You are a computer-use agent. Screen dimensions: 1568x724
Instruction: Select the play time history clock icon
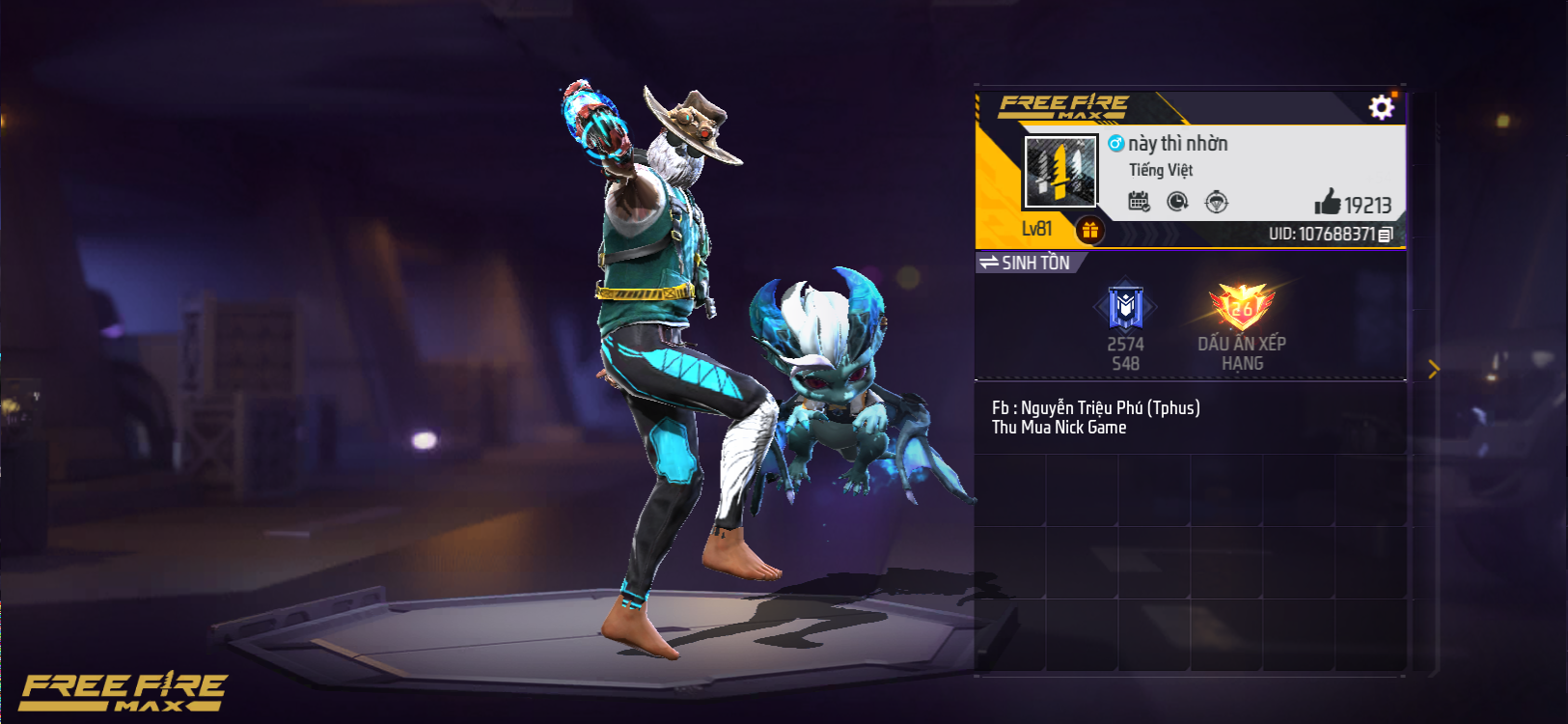tap(1179, 202)
